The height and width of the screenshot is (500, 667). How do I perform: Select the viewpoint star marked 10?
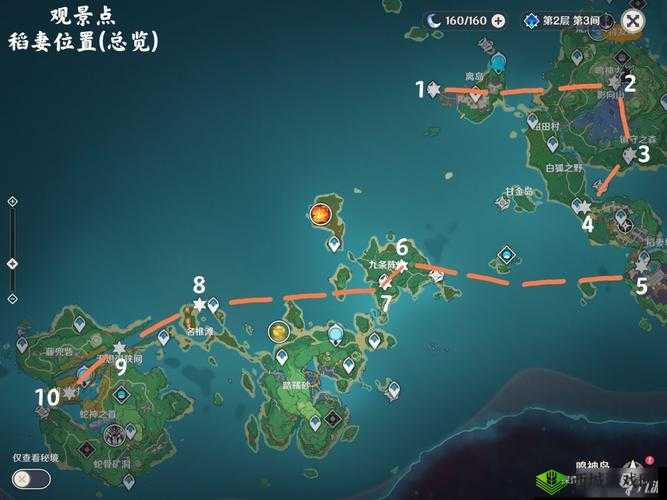(x=69, y=394)
